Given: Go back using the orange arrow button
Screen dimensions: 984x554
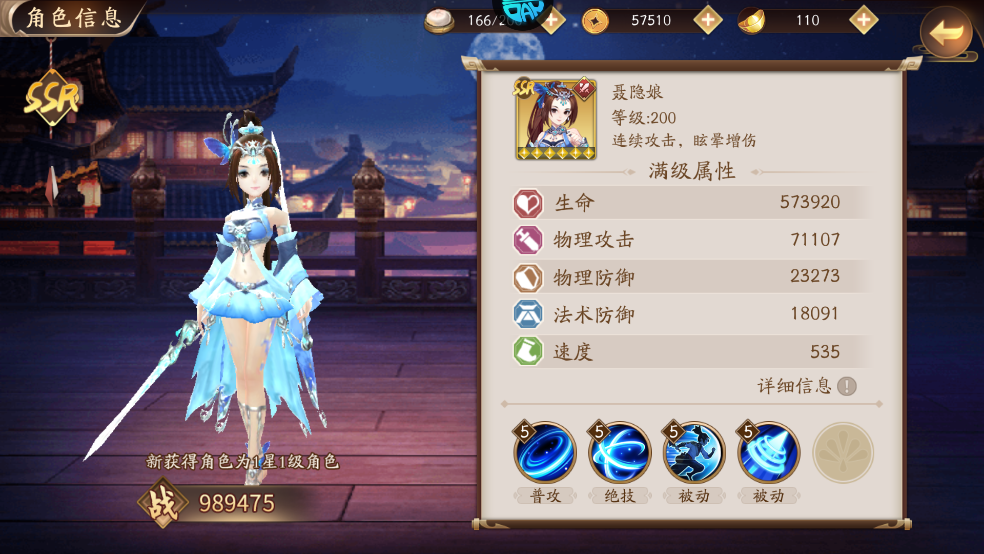Looking at the screenshot, I should [945, 33].
